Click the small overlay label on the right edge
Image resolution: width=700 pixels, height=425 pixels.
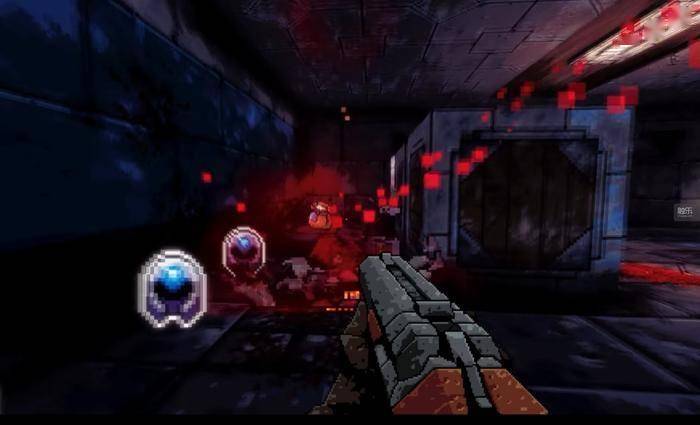[x=685, y=211]
